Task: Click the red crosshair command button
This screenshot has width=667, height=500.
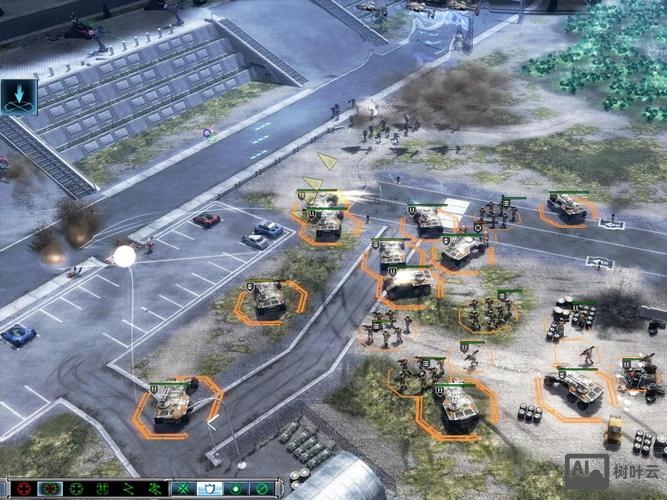Action: click(23, 489)
